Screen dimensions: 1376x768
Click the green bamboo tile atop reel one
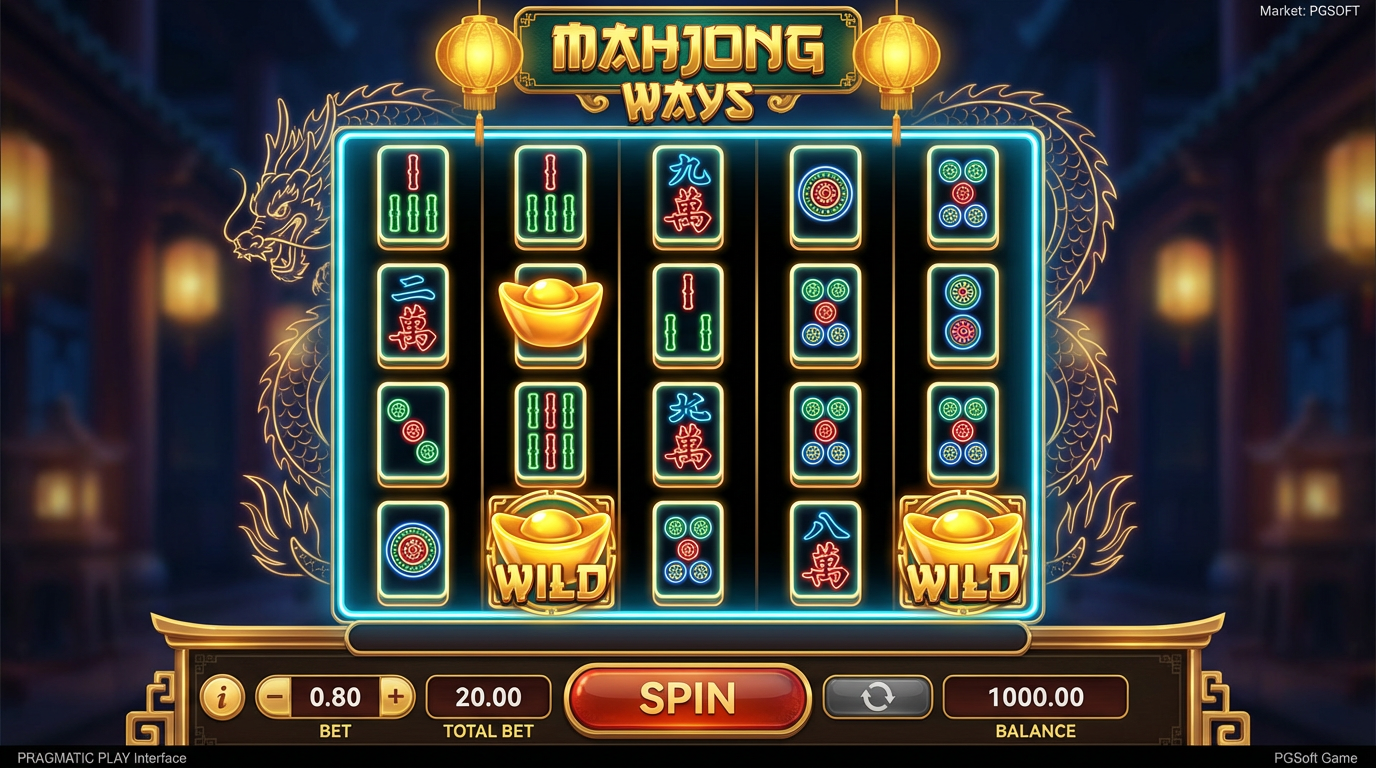tap(413, 198)
